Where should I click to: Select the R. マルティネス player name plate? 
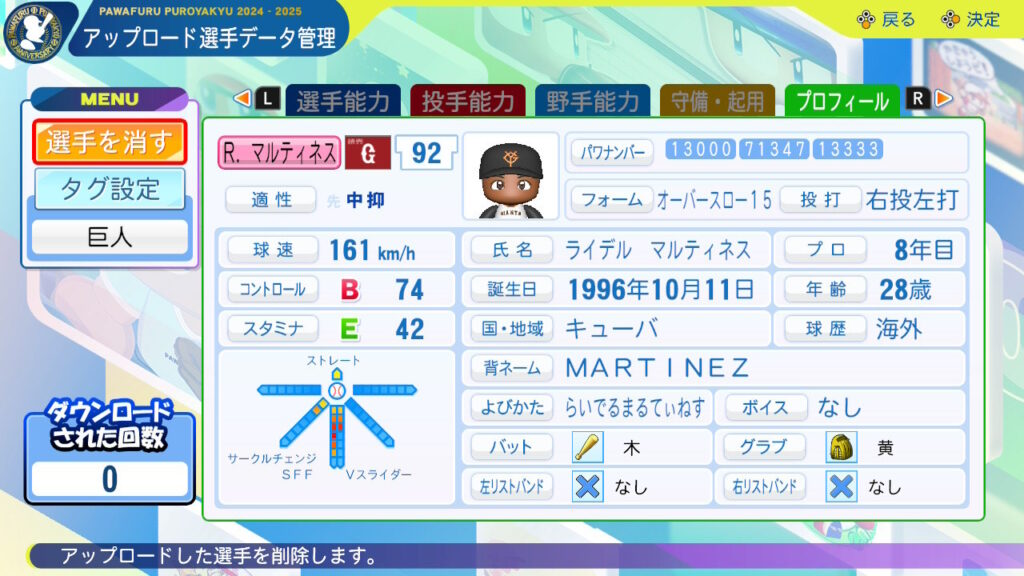click(x=279, y=153)
